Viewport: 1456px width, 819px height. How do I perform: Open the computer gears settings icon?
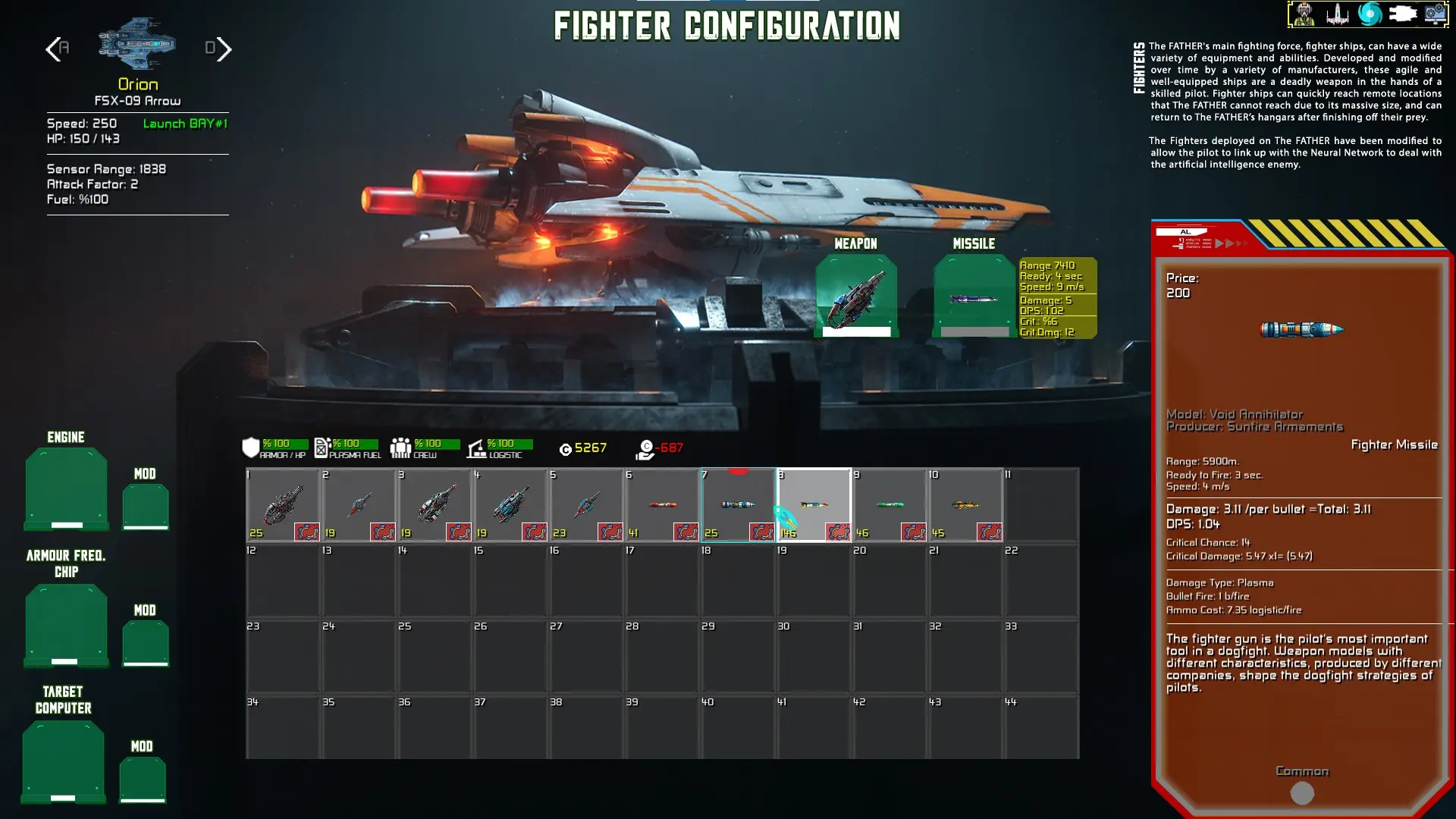coord(1435,14)
